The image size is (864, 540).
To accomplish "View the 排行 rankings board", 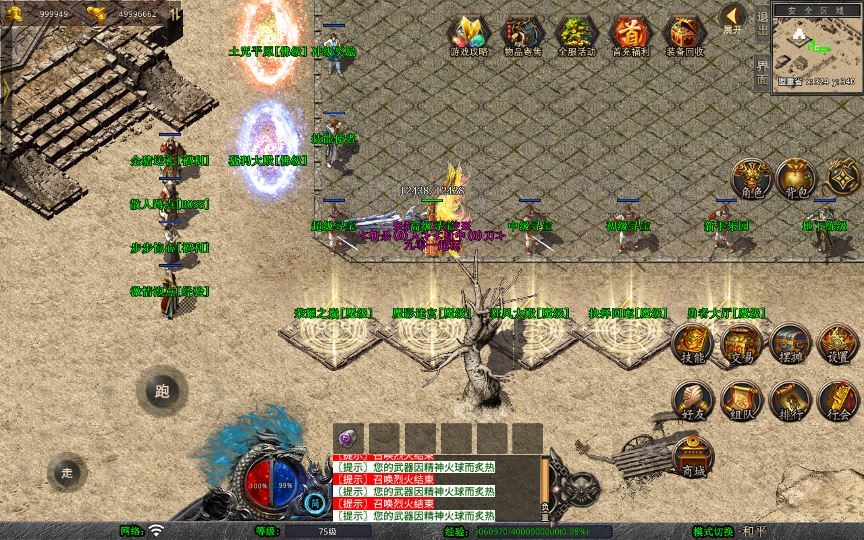I will point(789,398).
